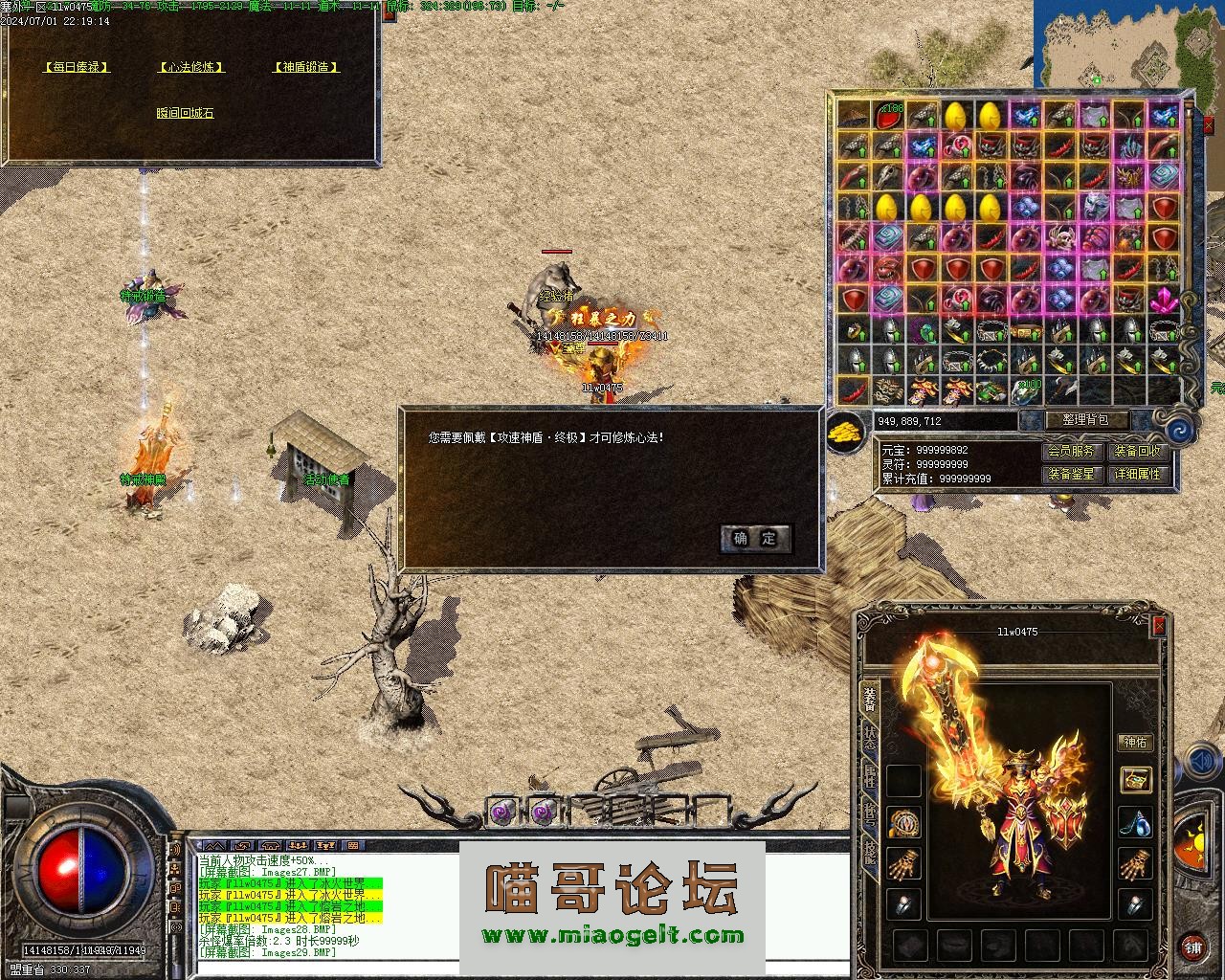This screenshot has height=980, width=1225.
Task: Close the character equipment panel
Action: click(1159, 626)
